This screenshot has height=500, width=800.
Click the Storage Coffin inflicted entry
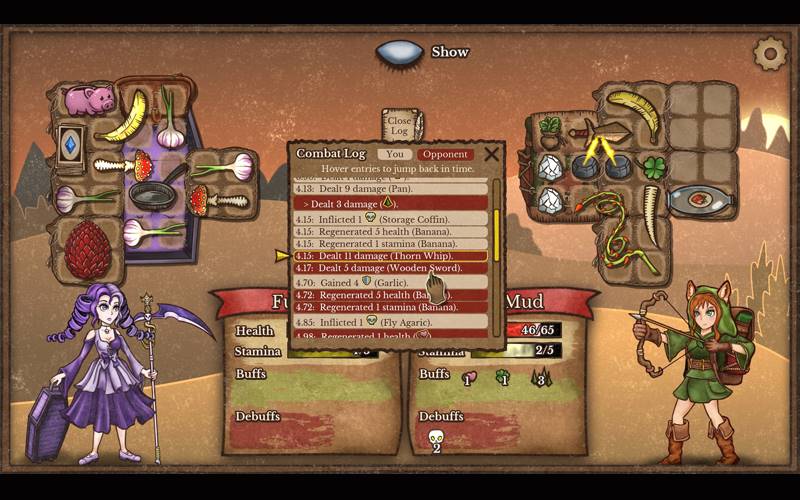(x=391, y=218)
